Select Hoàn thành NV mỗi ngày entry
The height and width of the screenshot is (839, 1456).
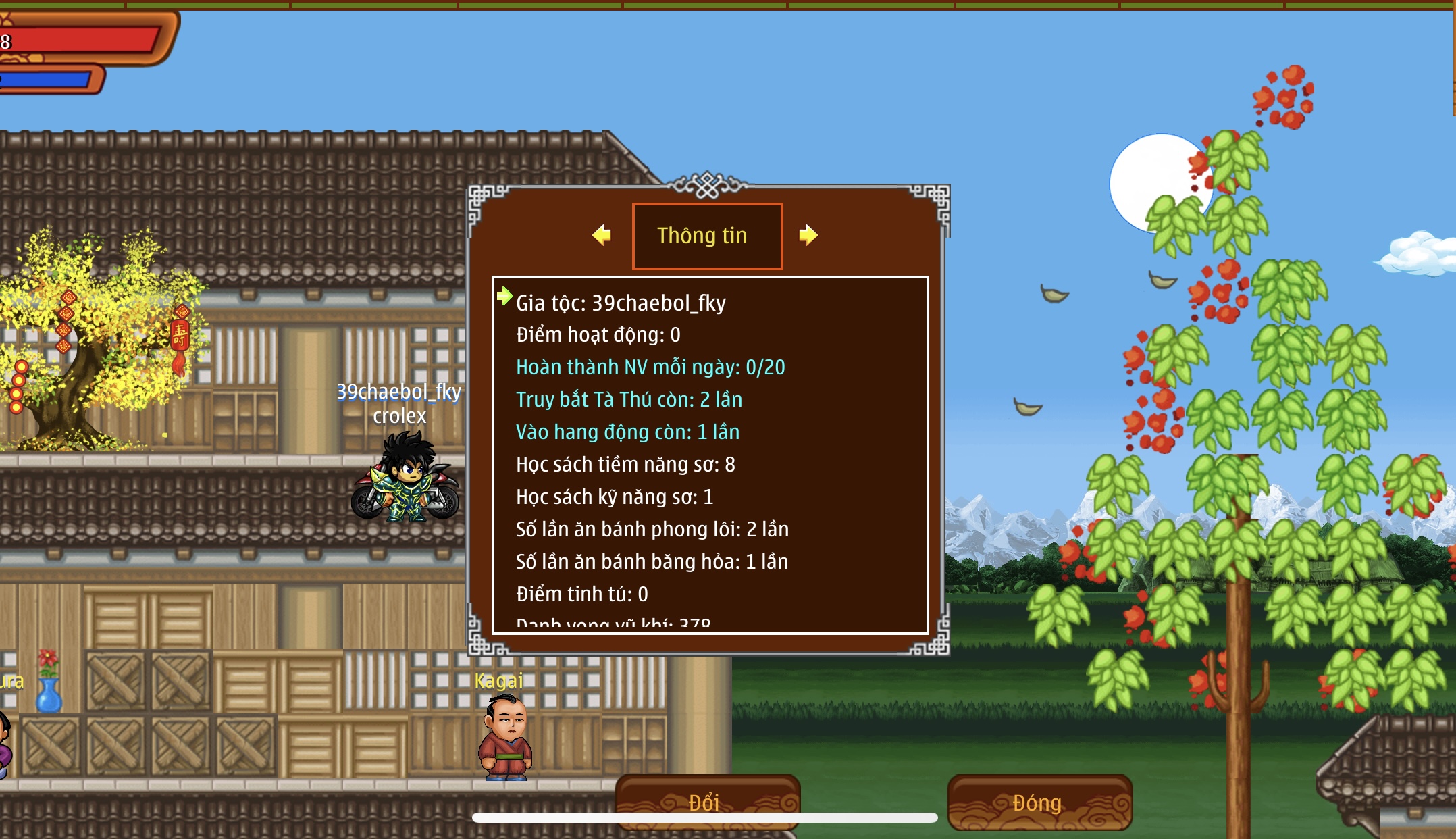[x=650, y=367]
